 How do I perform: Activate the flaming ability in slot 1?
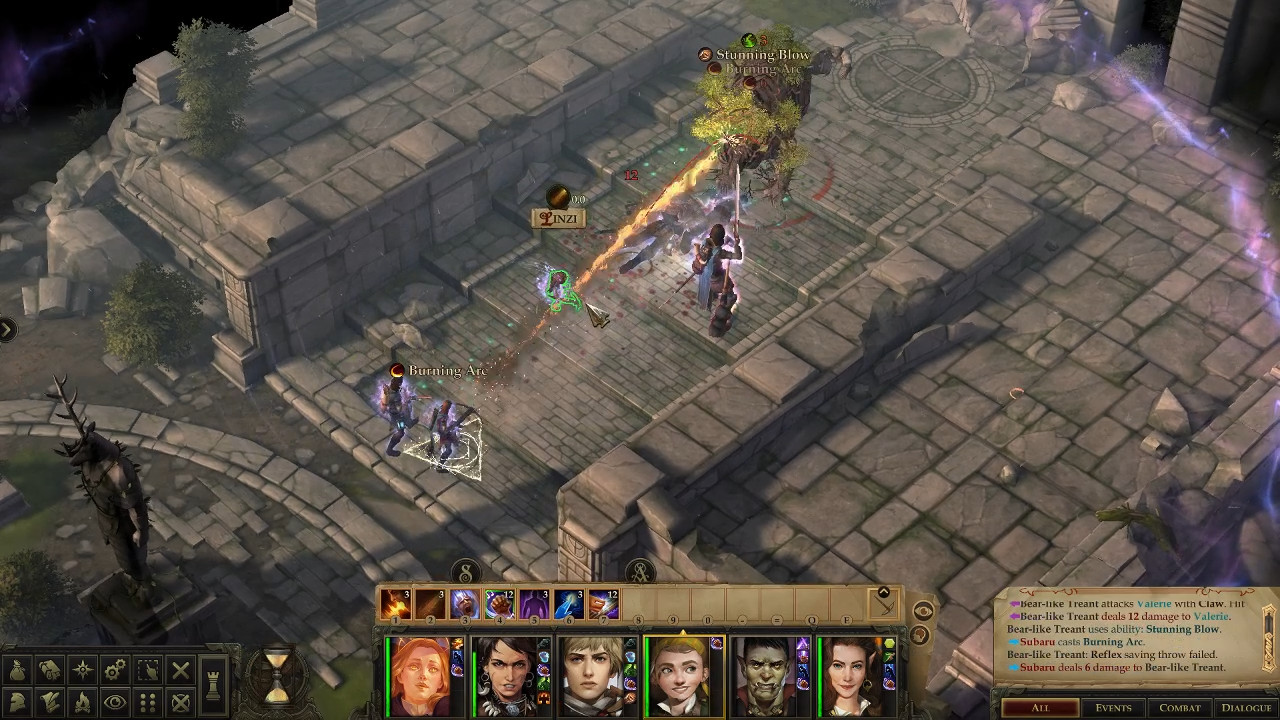396,604
